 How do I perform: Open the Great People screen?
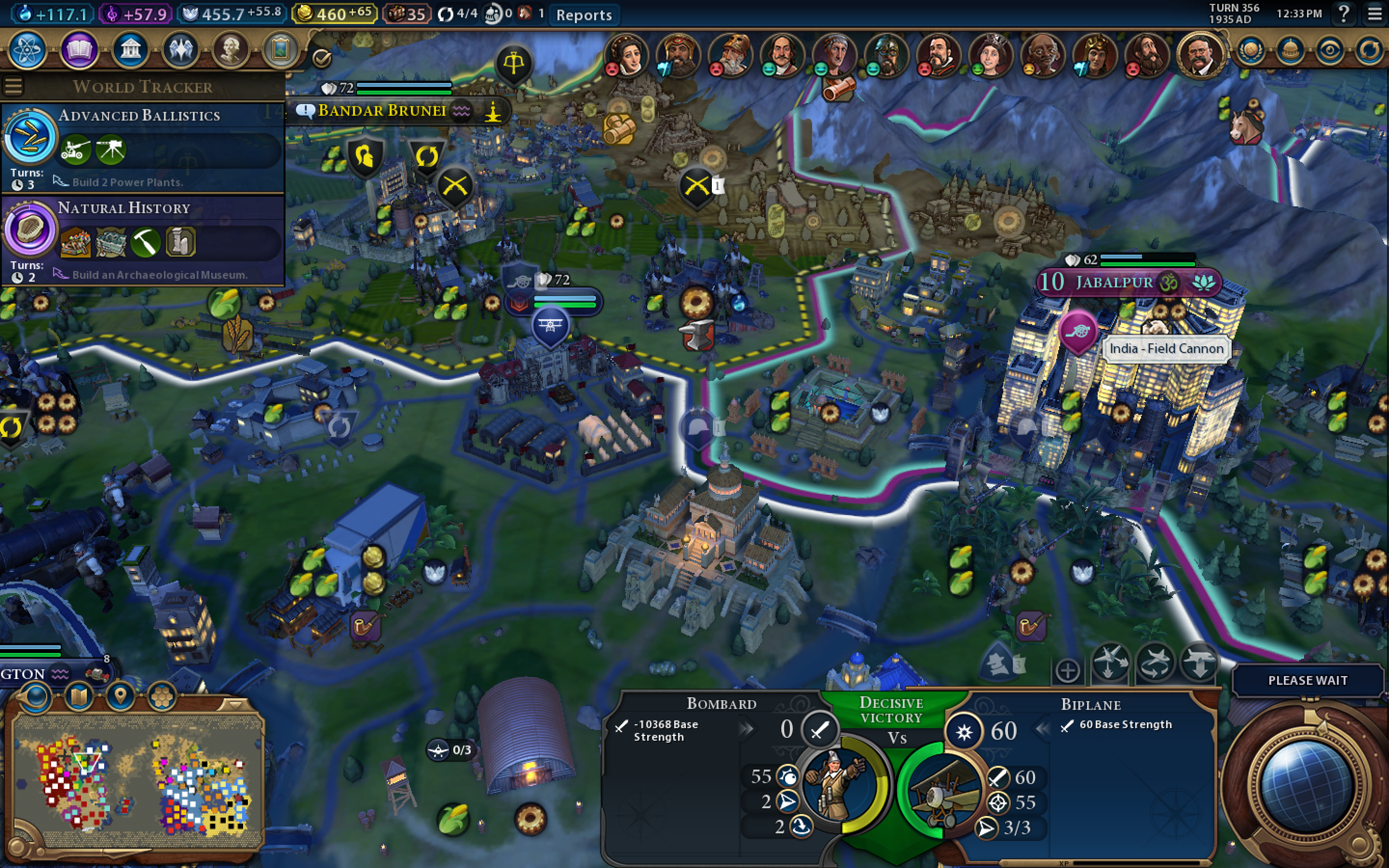pos(230,50)
